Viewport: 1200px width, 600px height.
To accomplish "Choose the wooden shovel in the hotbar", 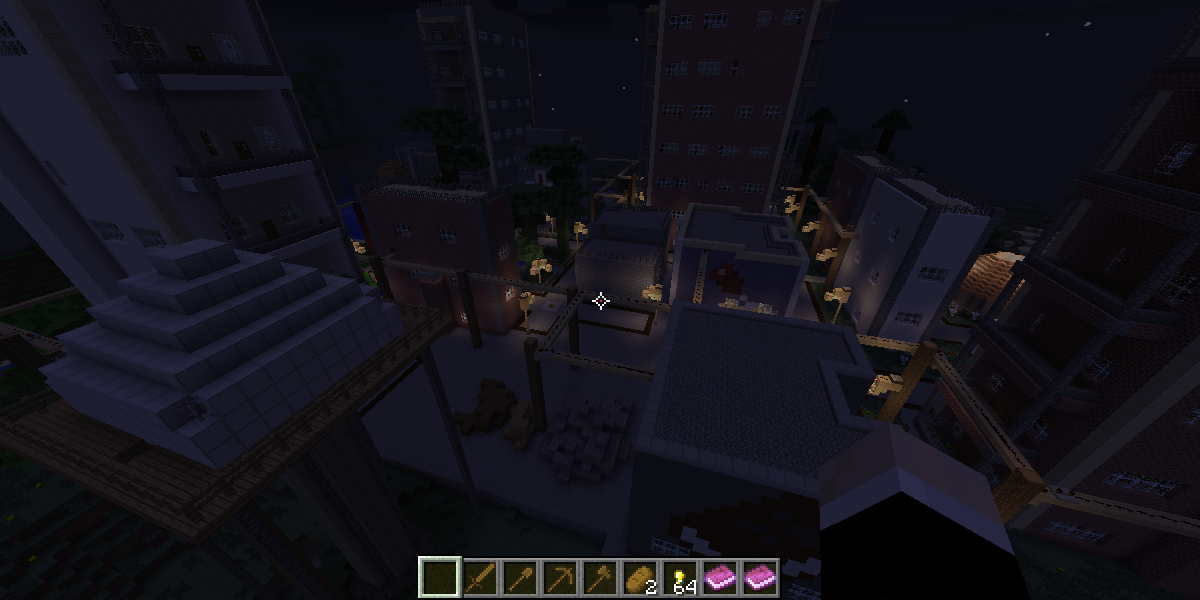I will 520,577.
